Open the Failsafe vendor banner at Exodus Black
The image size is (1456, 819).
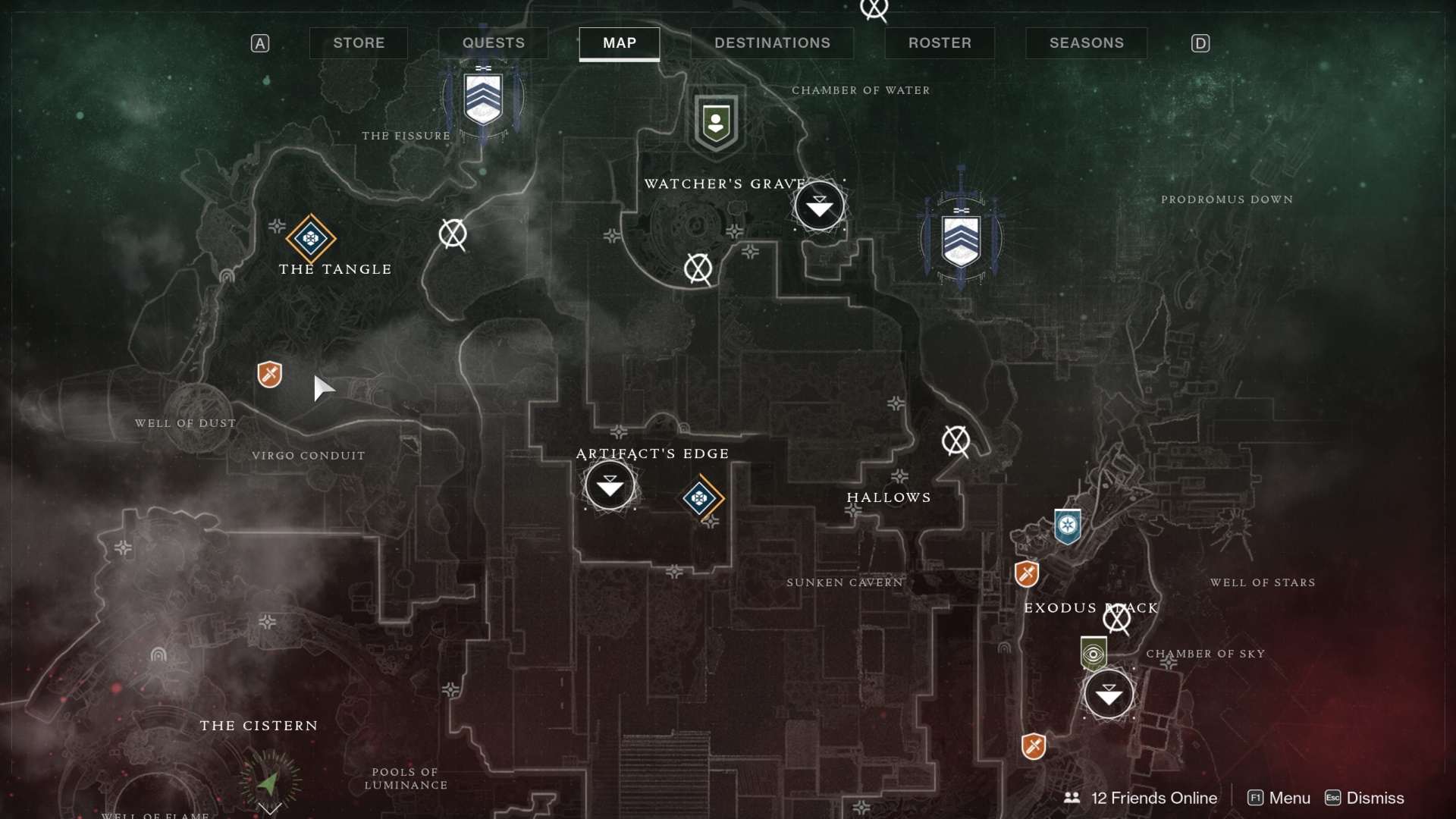[1092, 654]
